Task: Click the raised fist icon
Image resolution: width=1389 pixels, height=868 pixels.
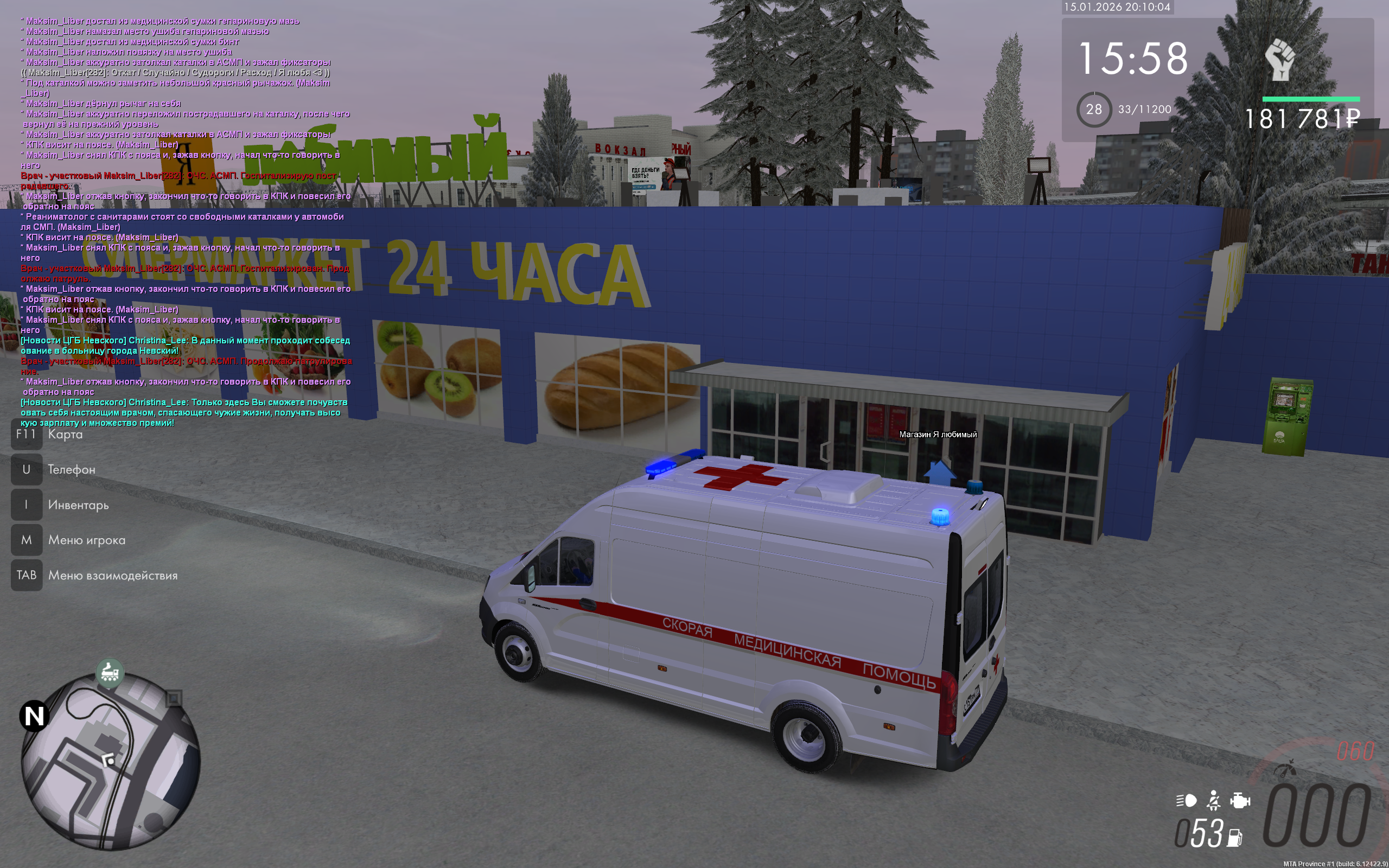Action: point(1280,59)
